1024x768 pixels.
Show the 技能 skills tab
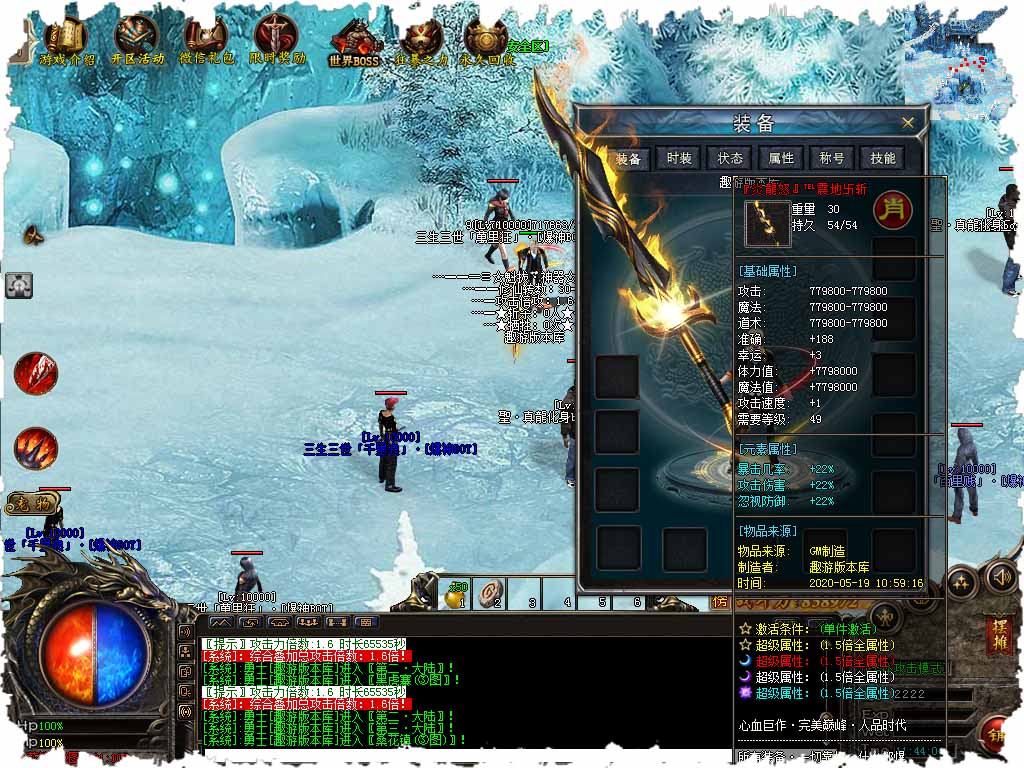tap(883, 158)
